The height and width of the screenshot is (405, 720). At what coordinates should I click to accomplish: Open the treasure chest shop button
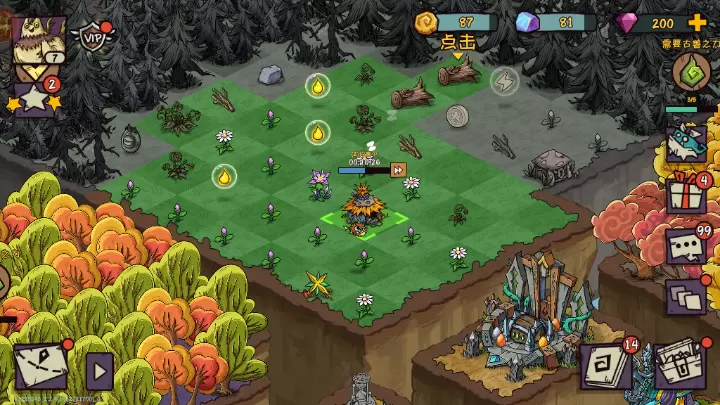(x=681, y=367)
